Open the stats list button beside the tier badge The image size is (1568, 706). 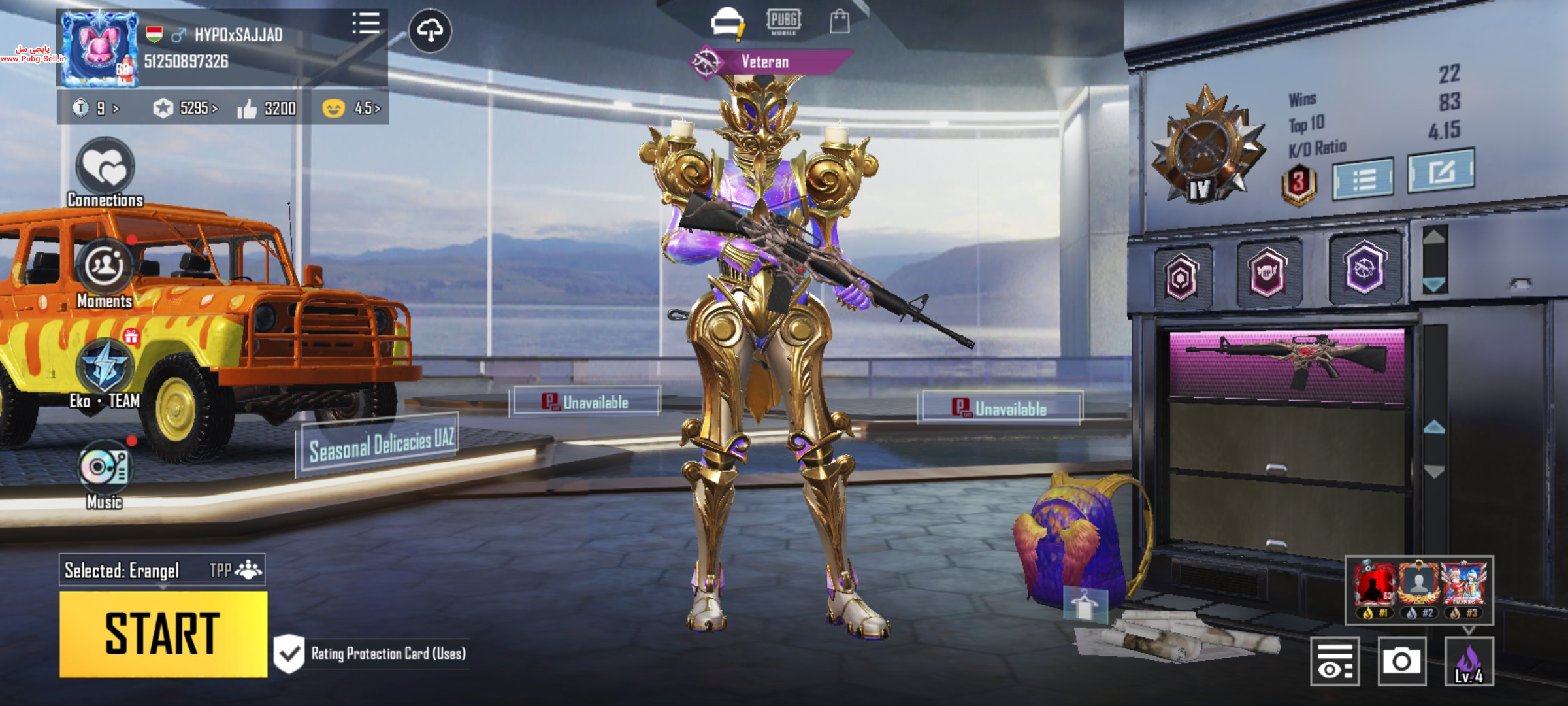[1363, 178]
